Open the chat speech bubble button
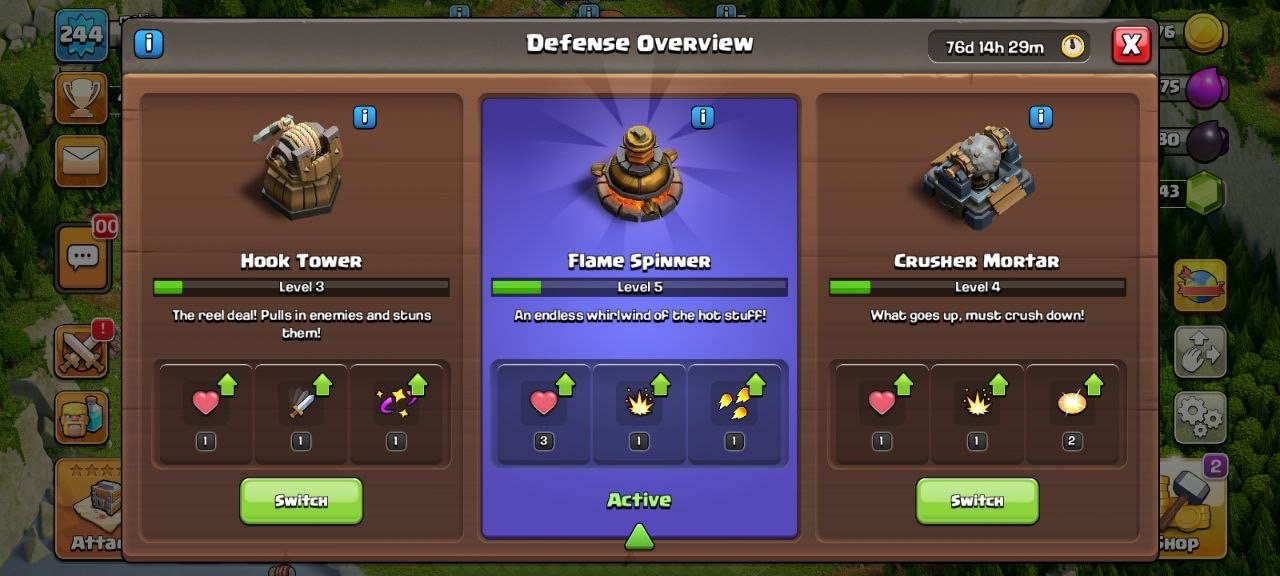The image size is (1280, 576). 82,258
